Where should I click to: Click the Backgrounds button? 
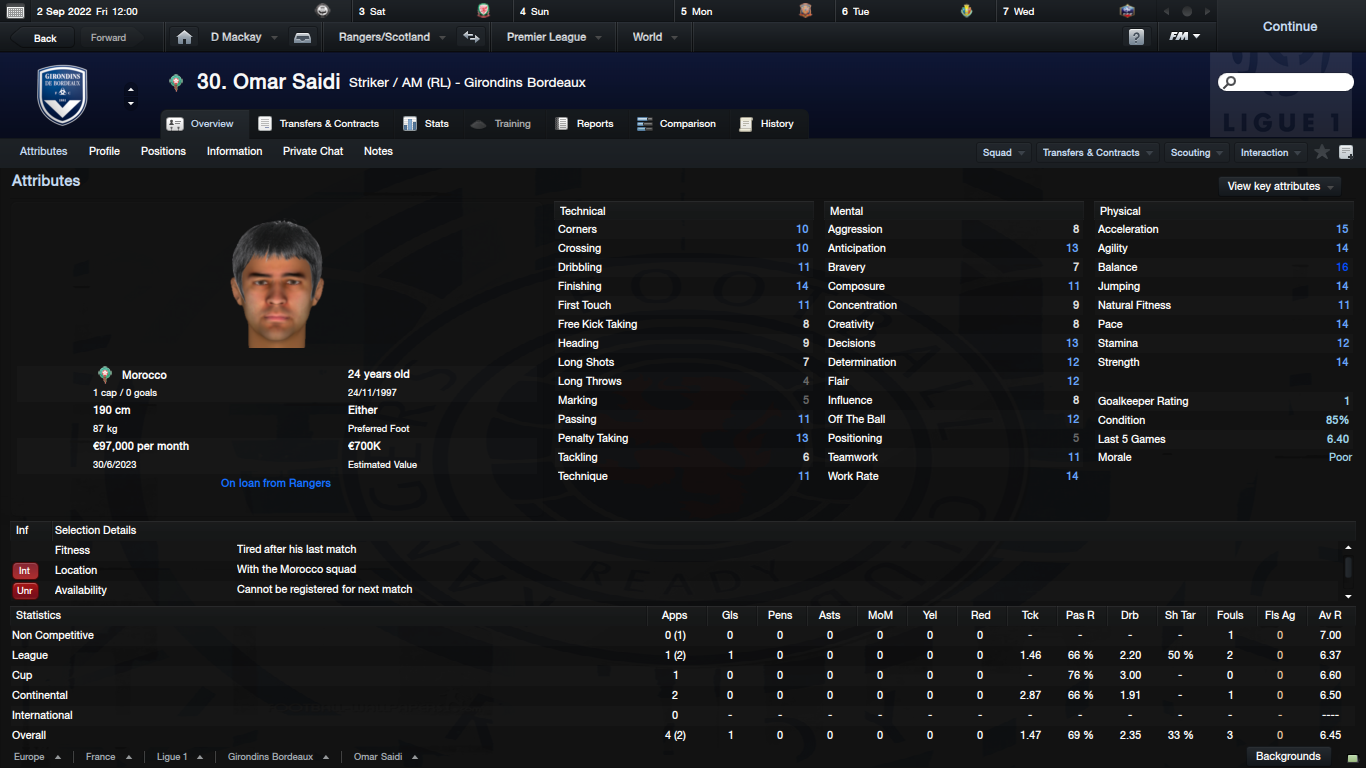pyautogui.click(x=1288, y=756)
